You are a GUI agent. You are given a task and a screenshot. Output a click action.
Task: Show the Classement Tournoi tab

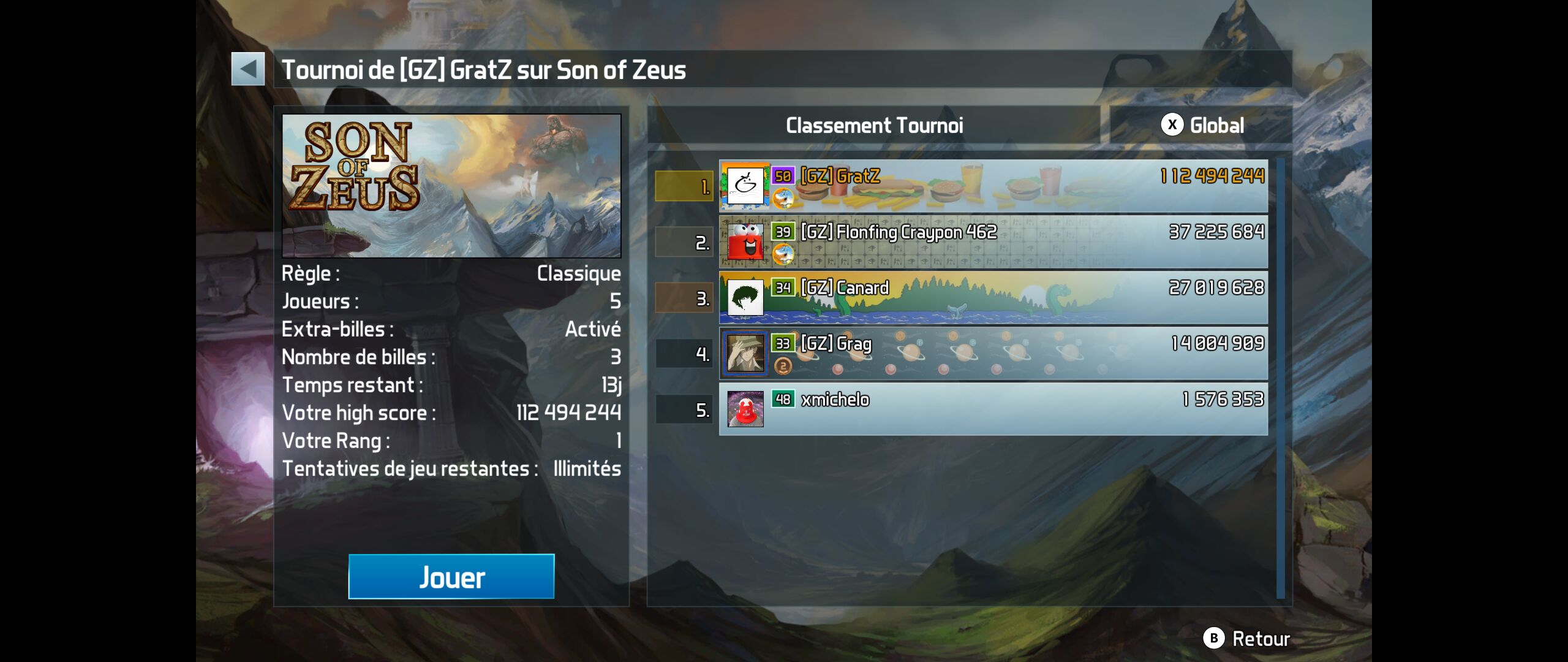coord(874,125)
